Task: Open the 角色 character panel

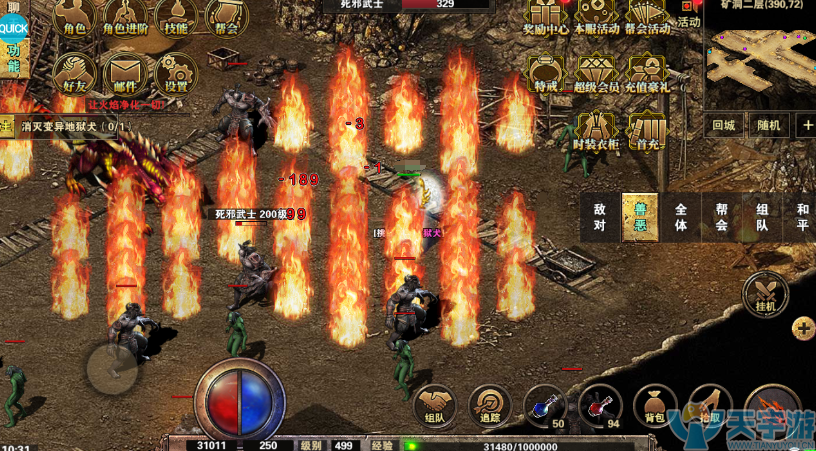Action: 75,17
